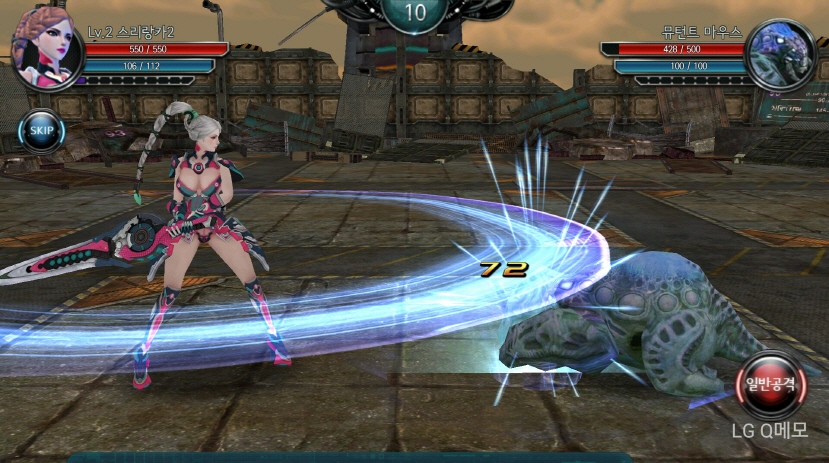This screenshot has width=829, height=463.
Task: Select the player character portrait
Action: point(46,46)
